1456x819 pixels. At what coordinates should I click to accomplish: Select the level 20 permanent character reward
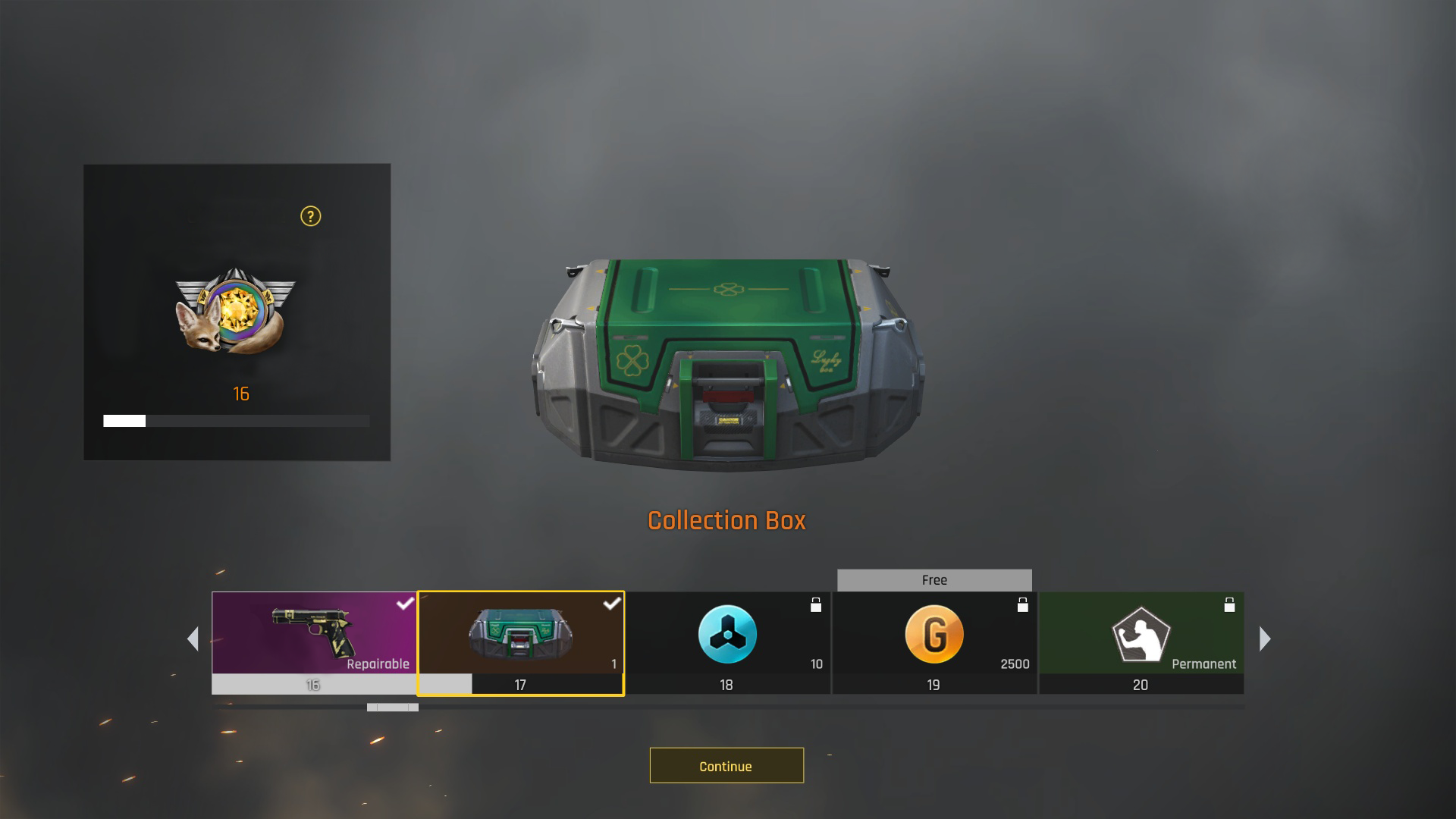(1141, 642)
